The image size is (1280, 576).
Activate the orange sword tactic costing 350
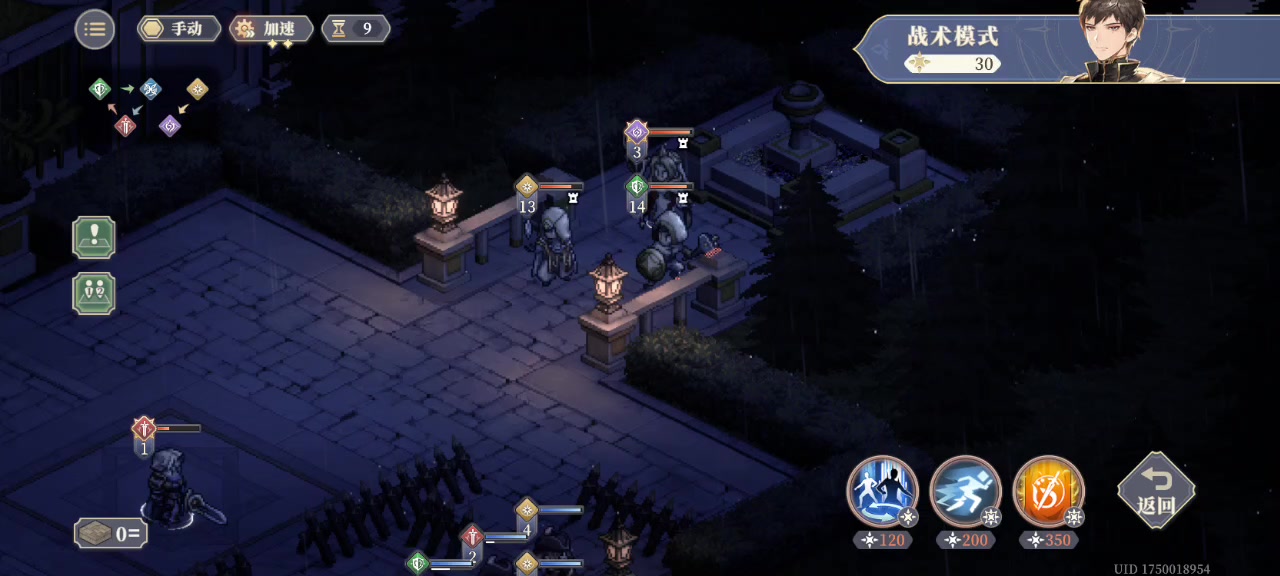coord(1048,492)
